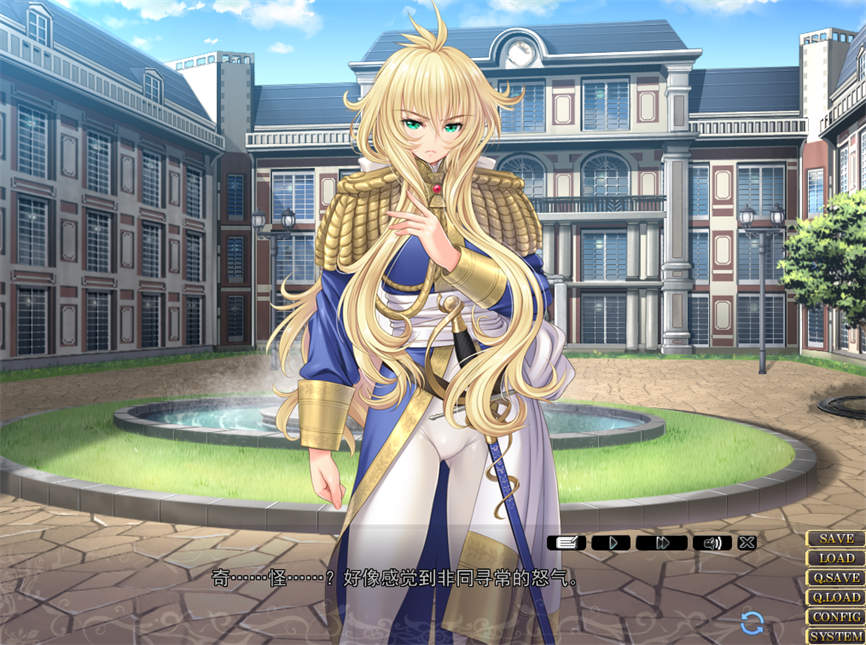Replay the voice with the speaker icon

711,543
